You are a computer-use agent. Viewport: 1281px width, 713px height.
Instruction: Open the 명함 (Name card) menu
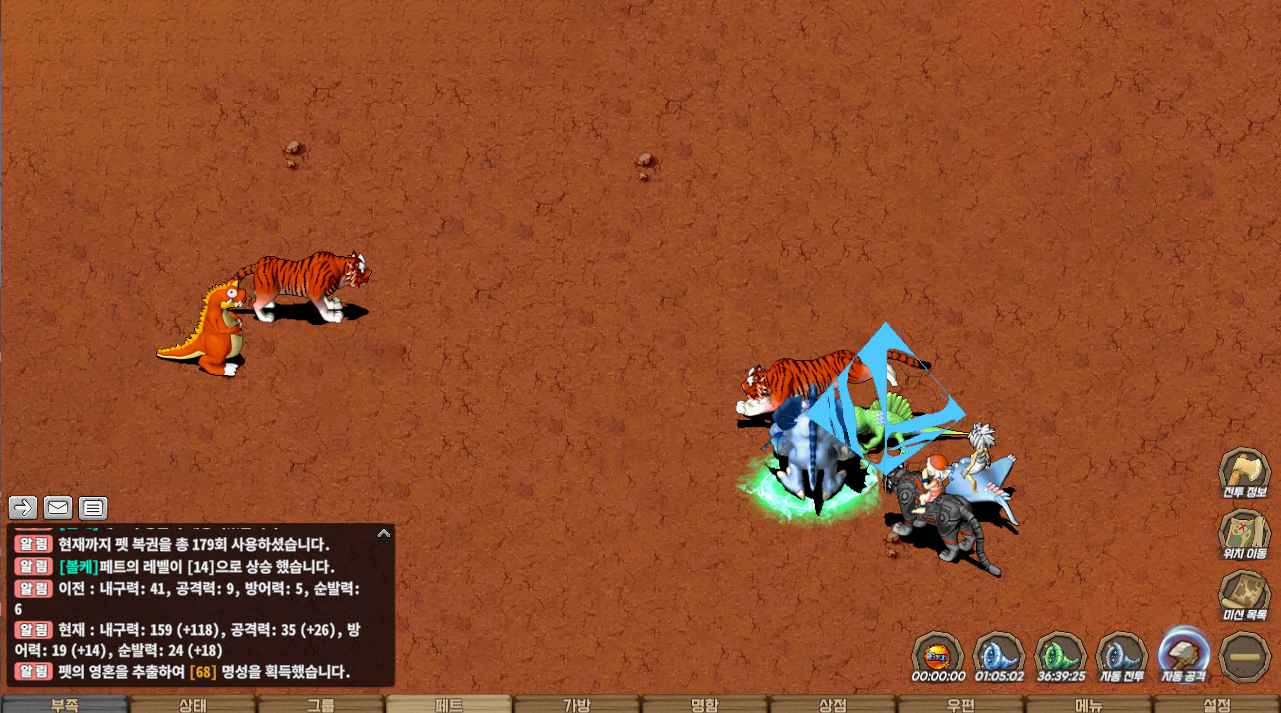point(705,704)
